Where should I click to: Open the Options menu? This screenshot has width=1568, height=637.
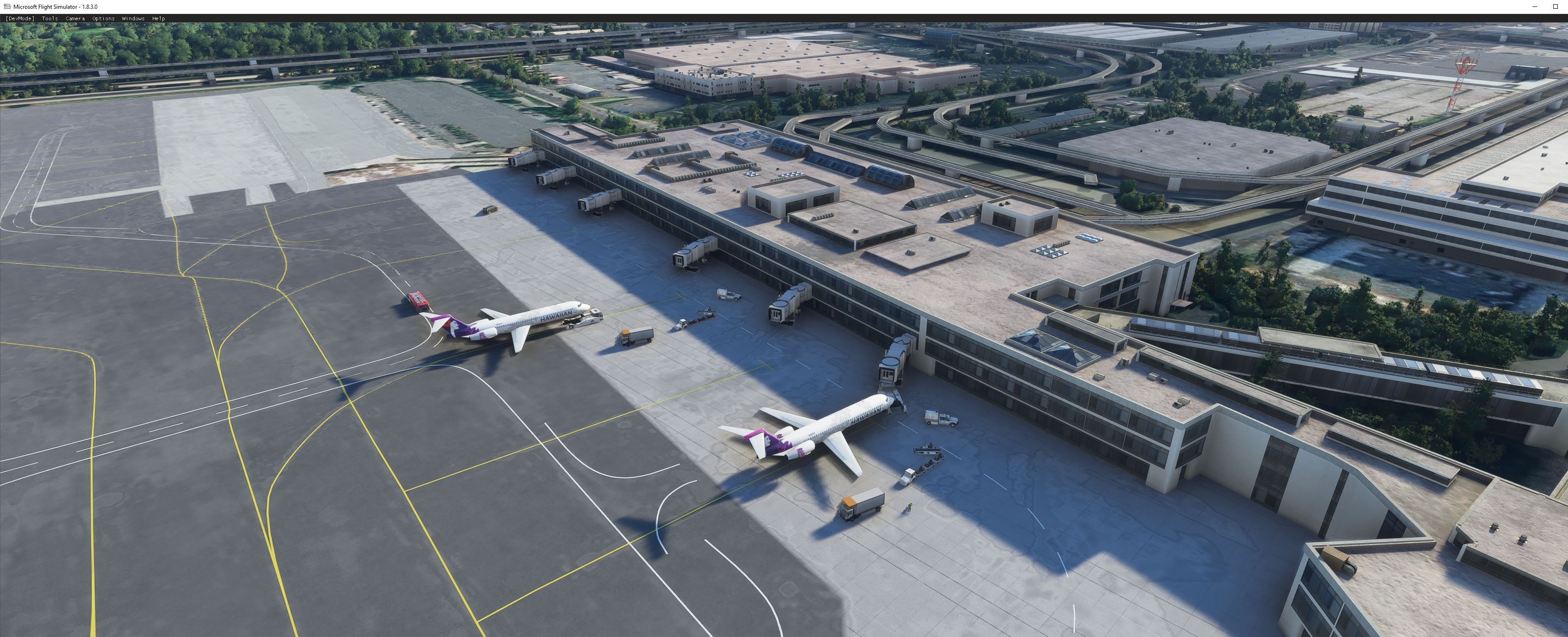coord(102,18)
